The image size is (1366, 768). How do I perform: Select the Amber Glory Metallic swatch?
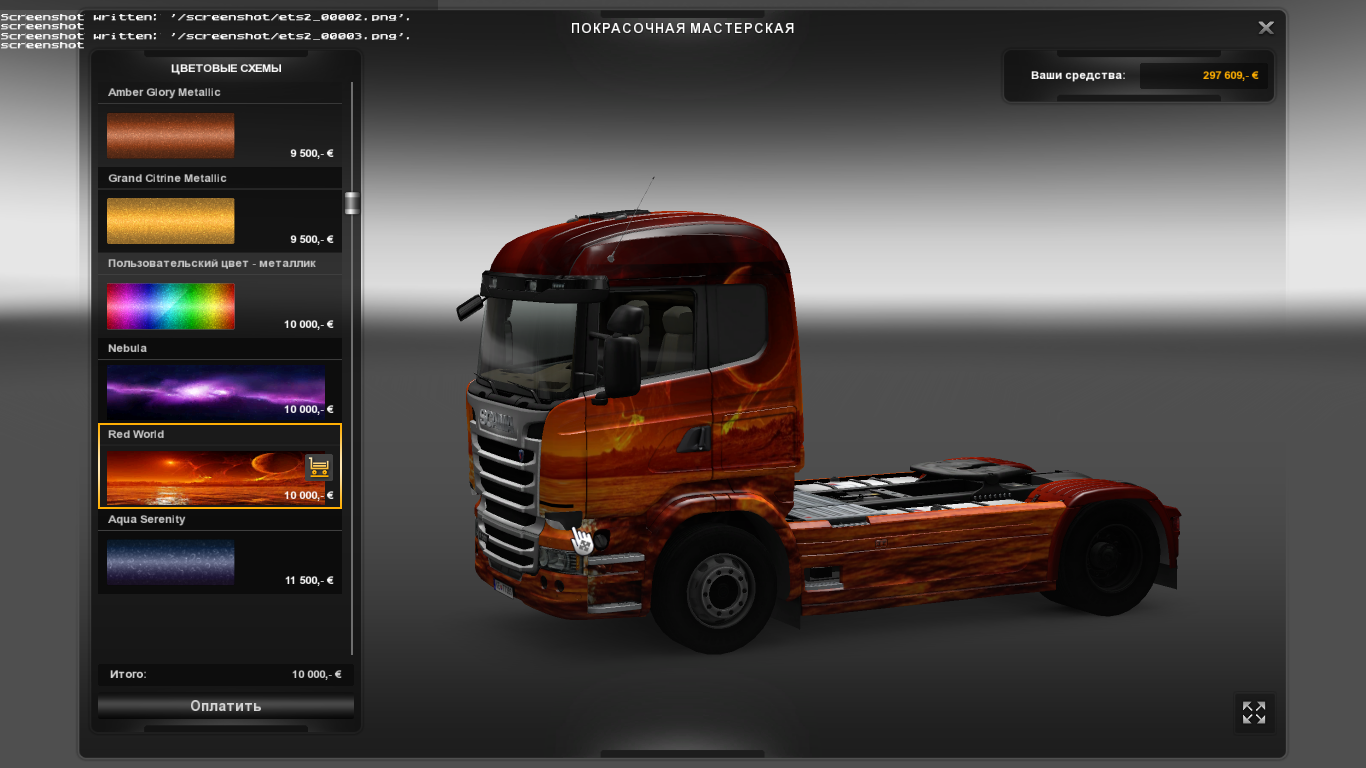point(170,135)
